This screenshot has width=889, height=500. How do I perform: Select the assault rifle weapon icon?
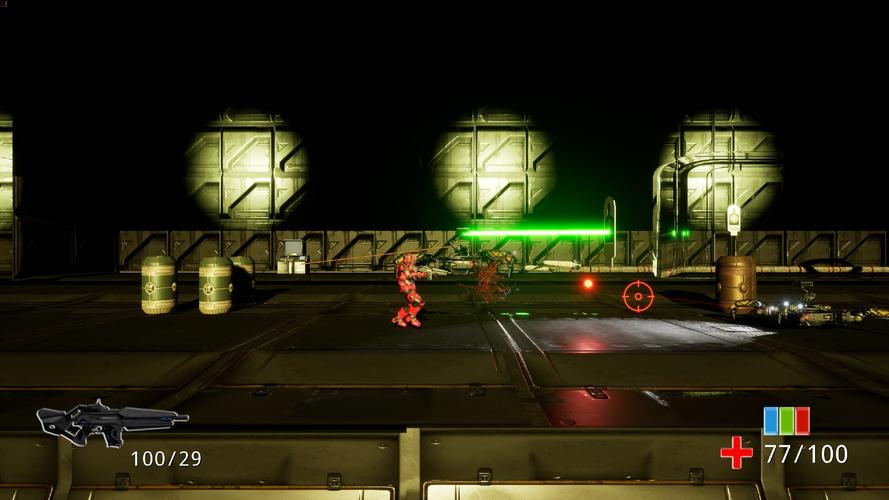[110, 421]
